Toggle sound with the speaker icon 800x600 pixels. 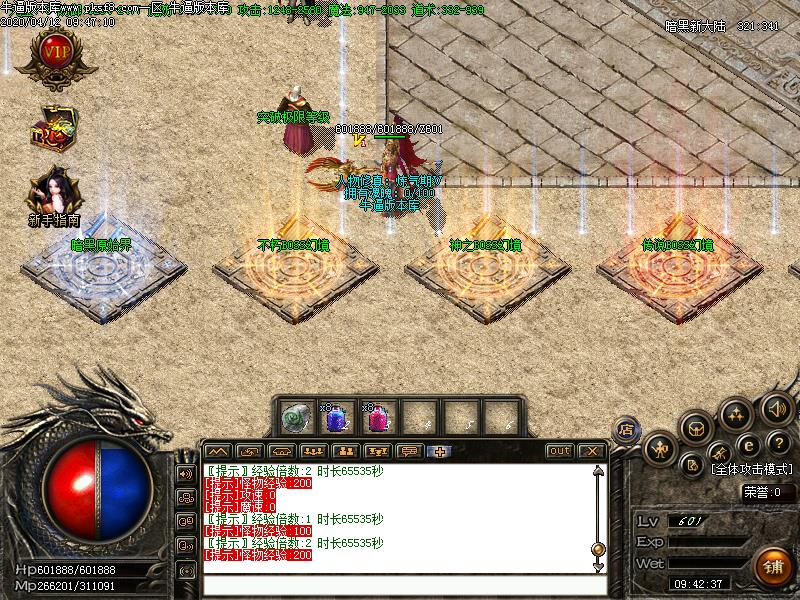pos(776,407)
